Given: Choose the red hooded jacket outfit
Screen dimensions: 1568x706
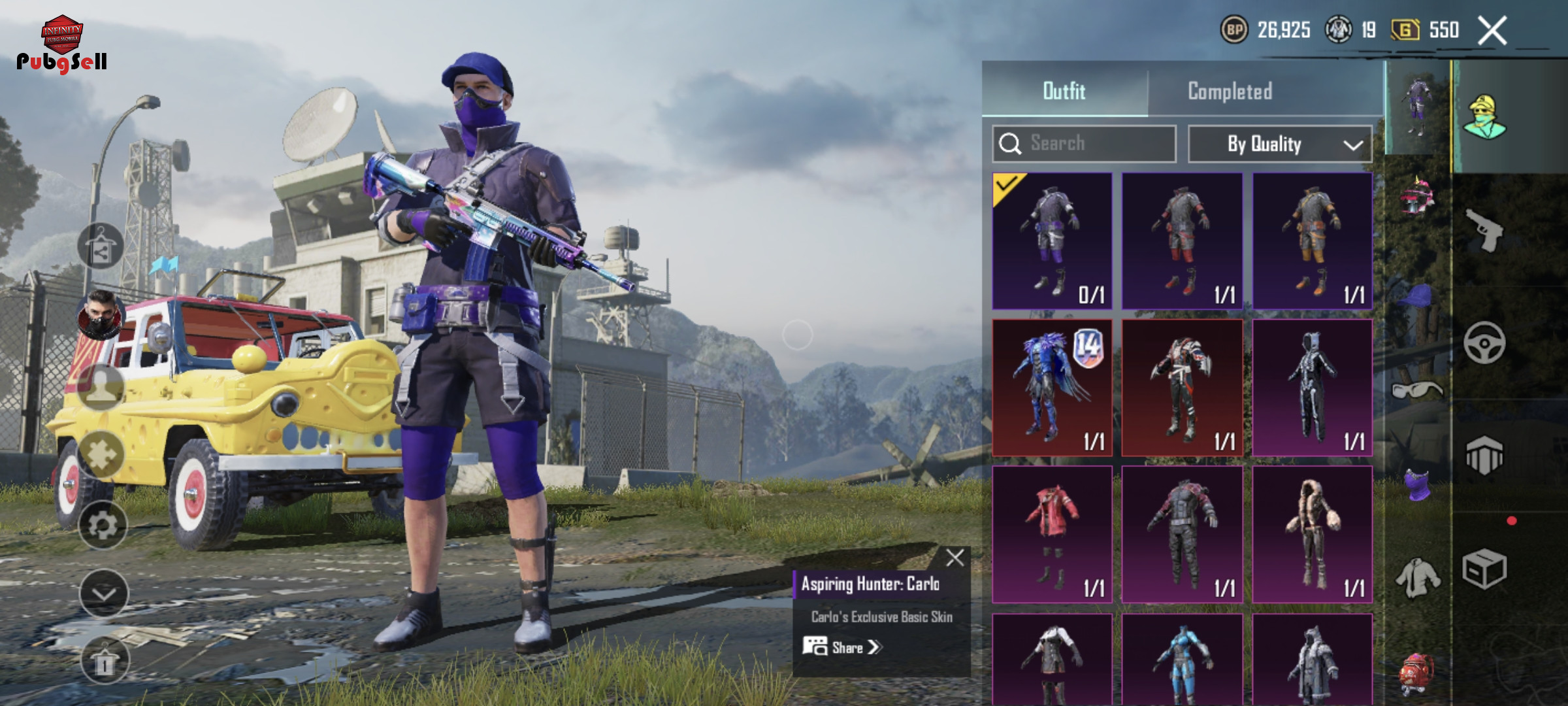Looking at the screenshot, I should pos(1052,534).
